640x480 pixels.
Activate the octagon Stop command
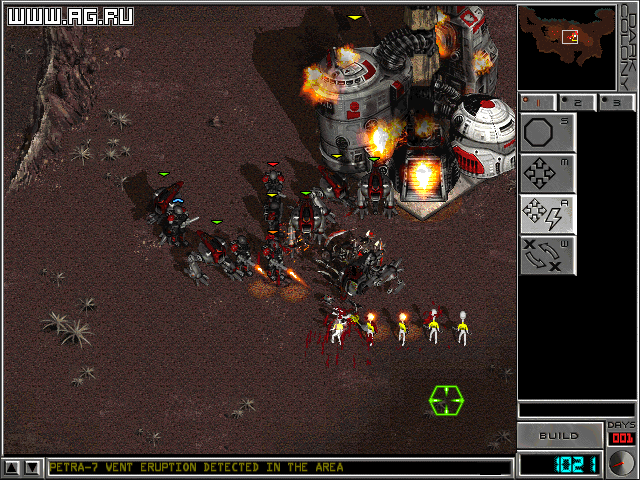point(547,133)
